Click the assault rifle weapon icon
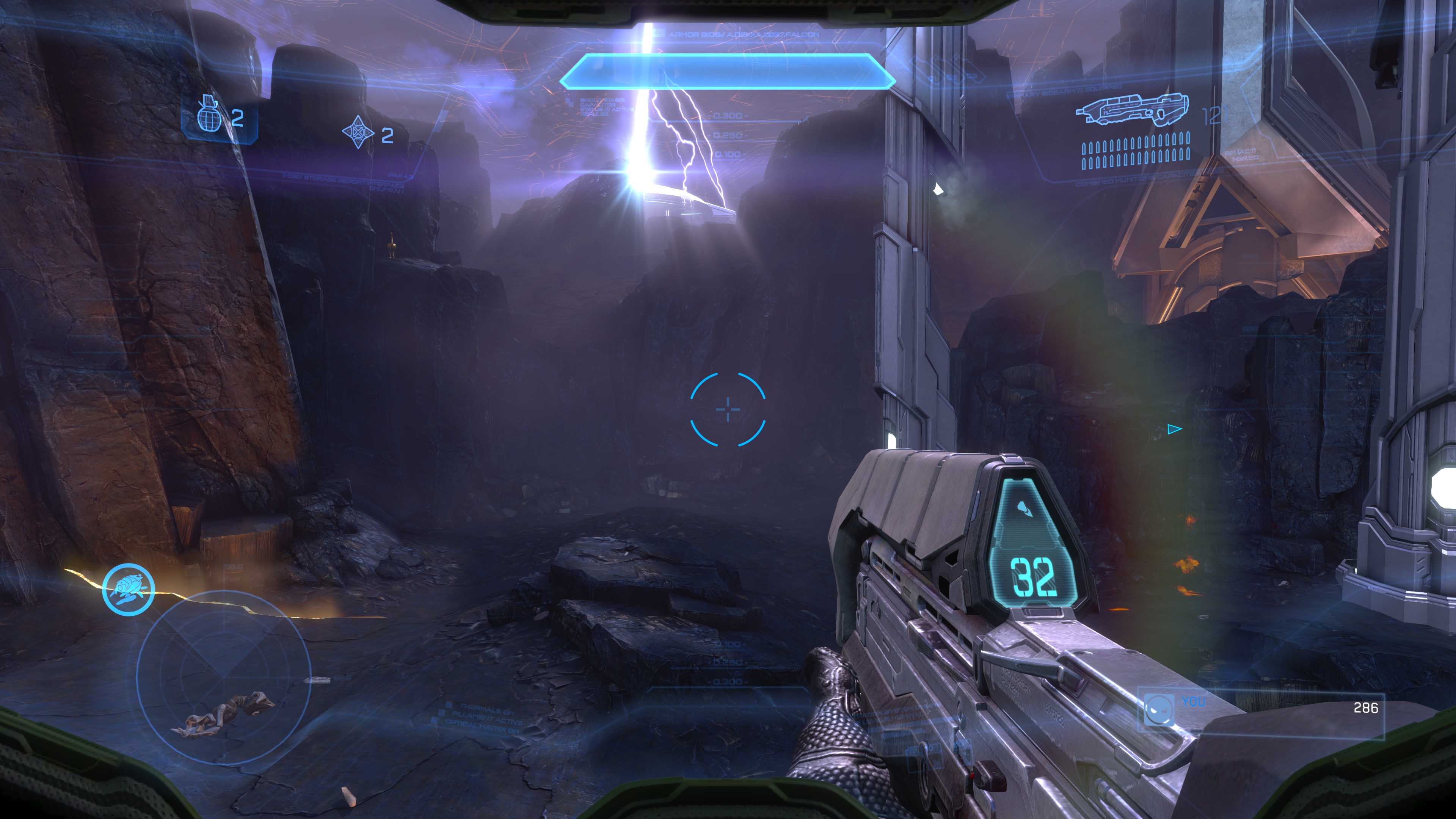This screenshot has width=1456, height=819. (x=1131, y=110)
